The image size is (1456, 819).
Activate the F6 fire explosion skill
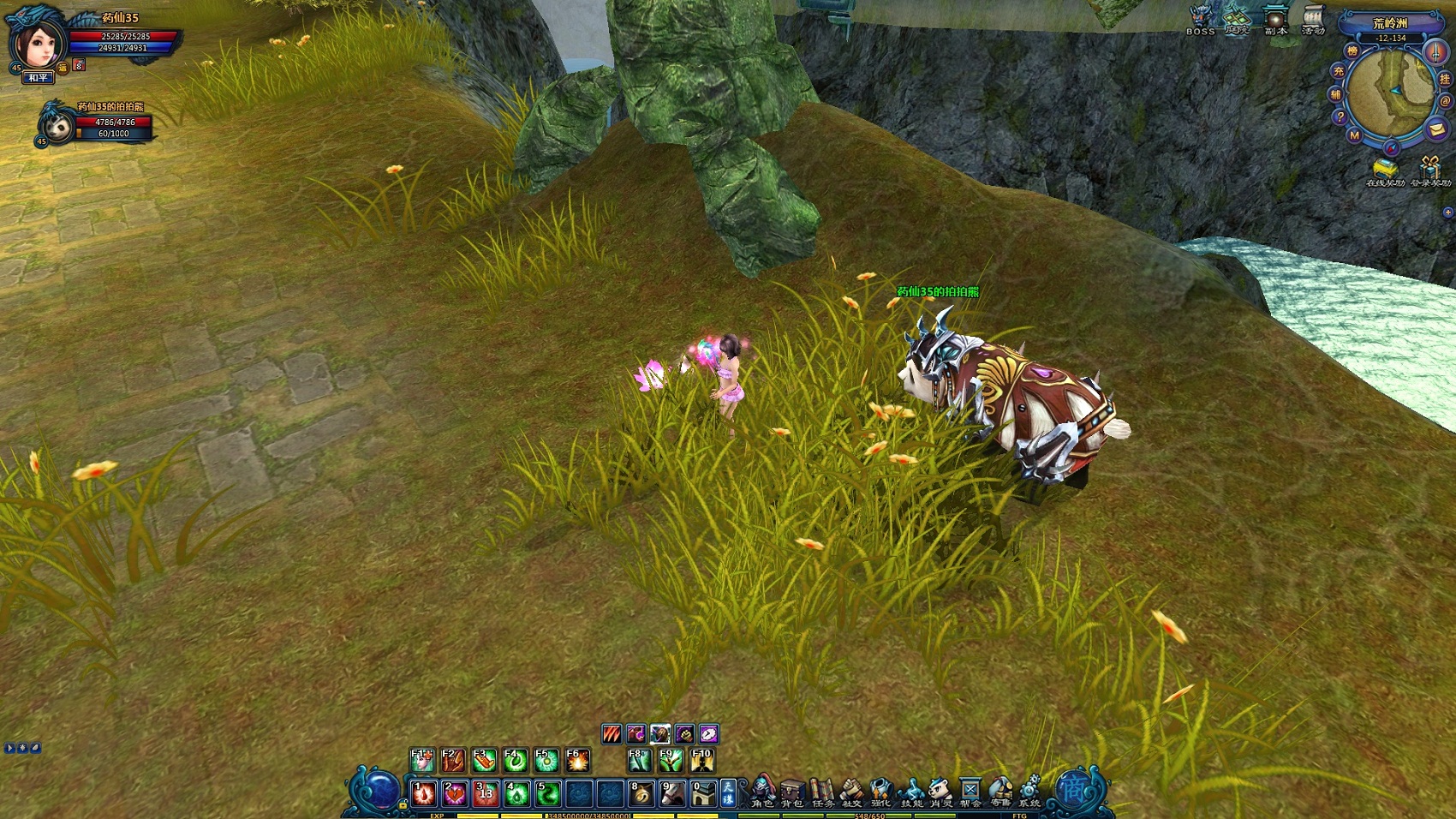pos(576,760)
